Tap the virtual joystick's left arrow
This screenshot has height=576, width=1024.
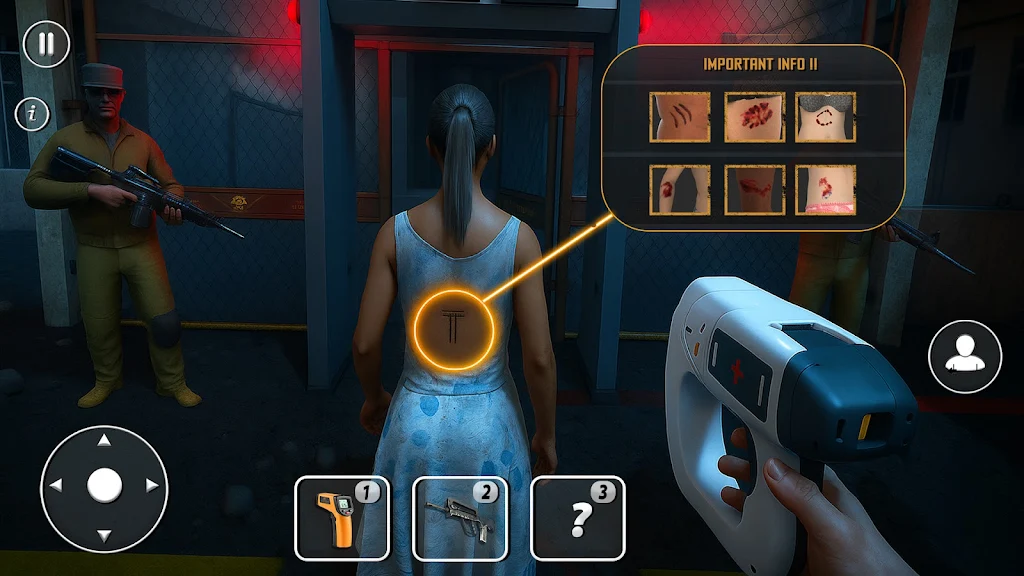point(56,486)
